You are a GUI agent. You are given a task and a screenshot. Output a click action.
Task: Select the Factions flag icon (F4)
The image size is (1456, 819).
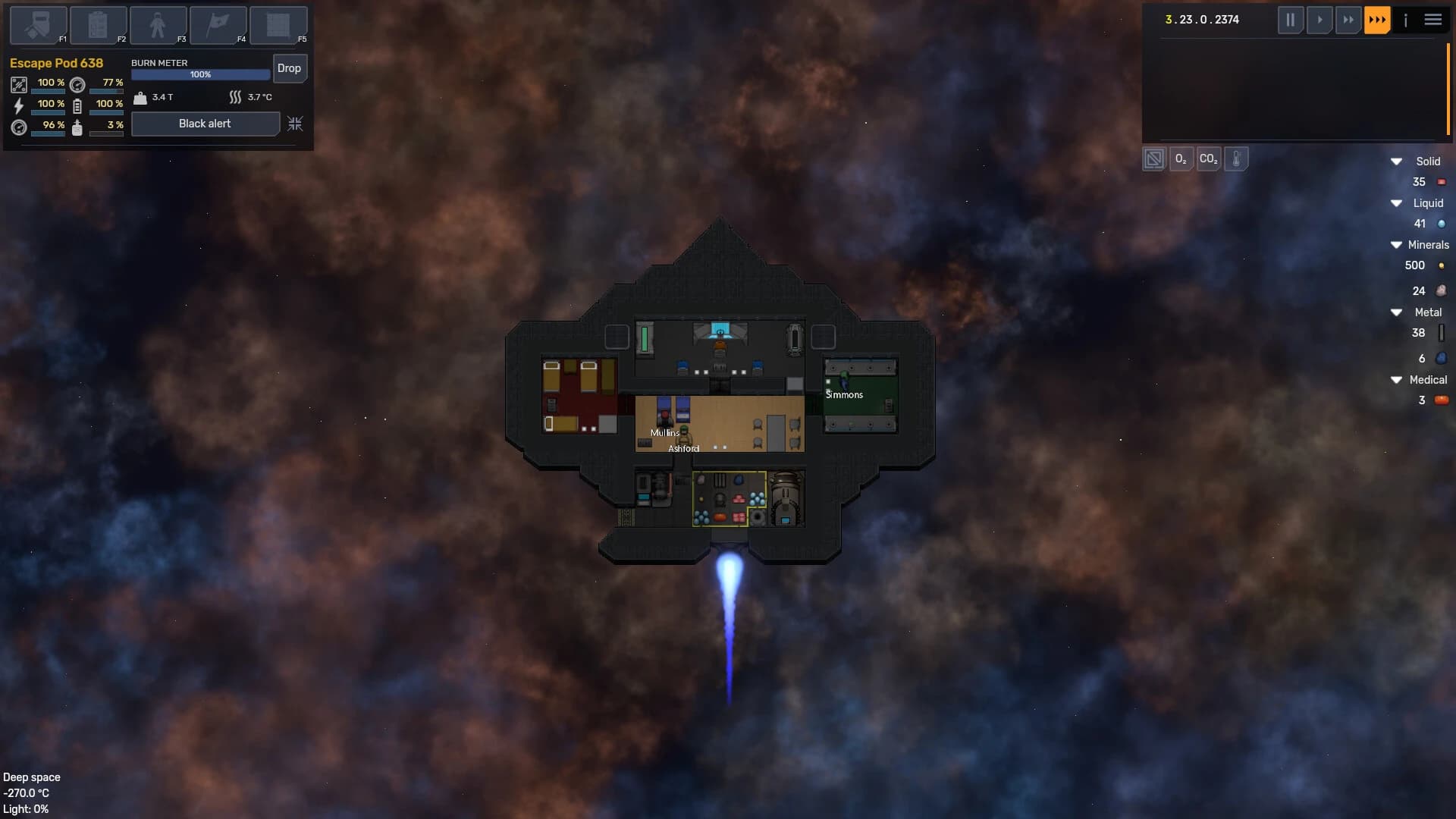pos(218,25)
